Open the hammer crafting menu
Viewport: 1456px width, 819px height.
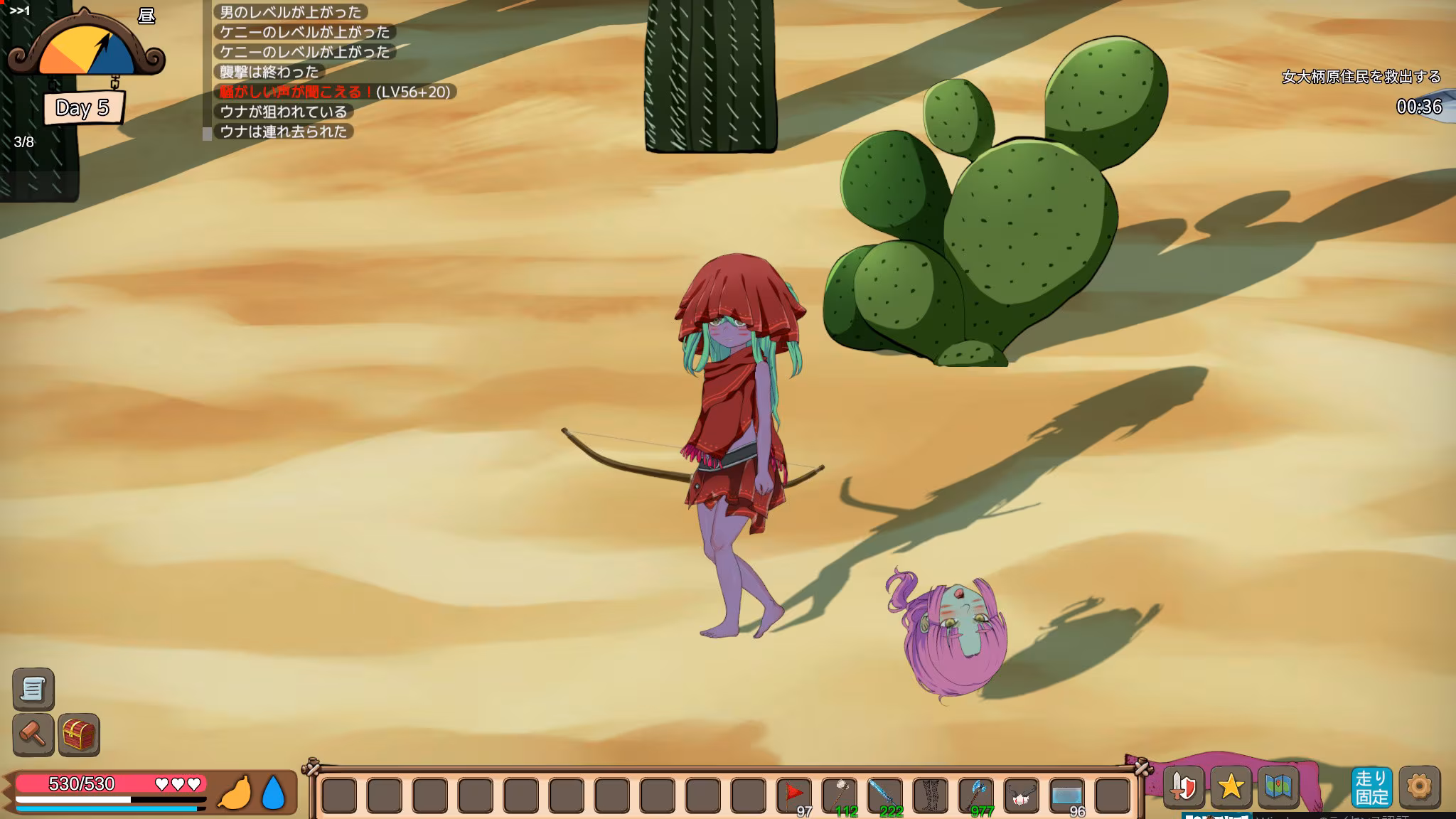[x=33, y=734]
